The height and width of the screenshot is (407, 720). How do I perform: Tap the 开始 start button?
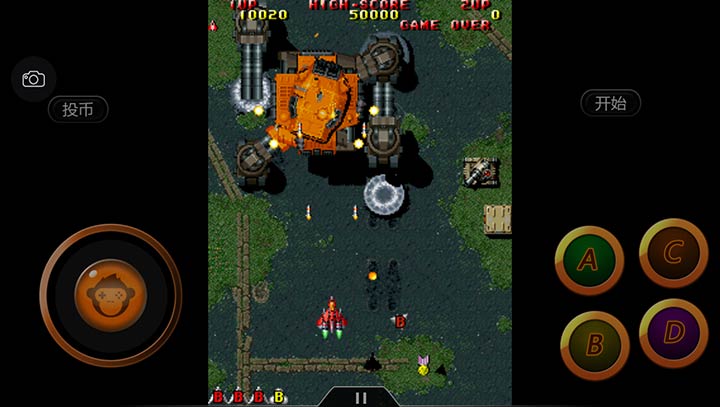click(x=610, y=102)
